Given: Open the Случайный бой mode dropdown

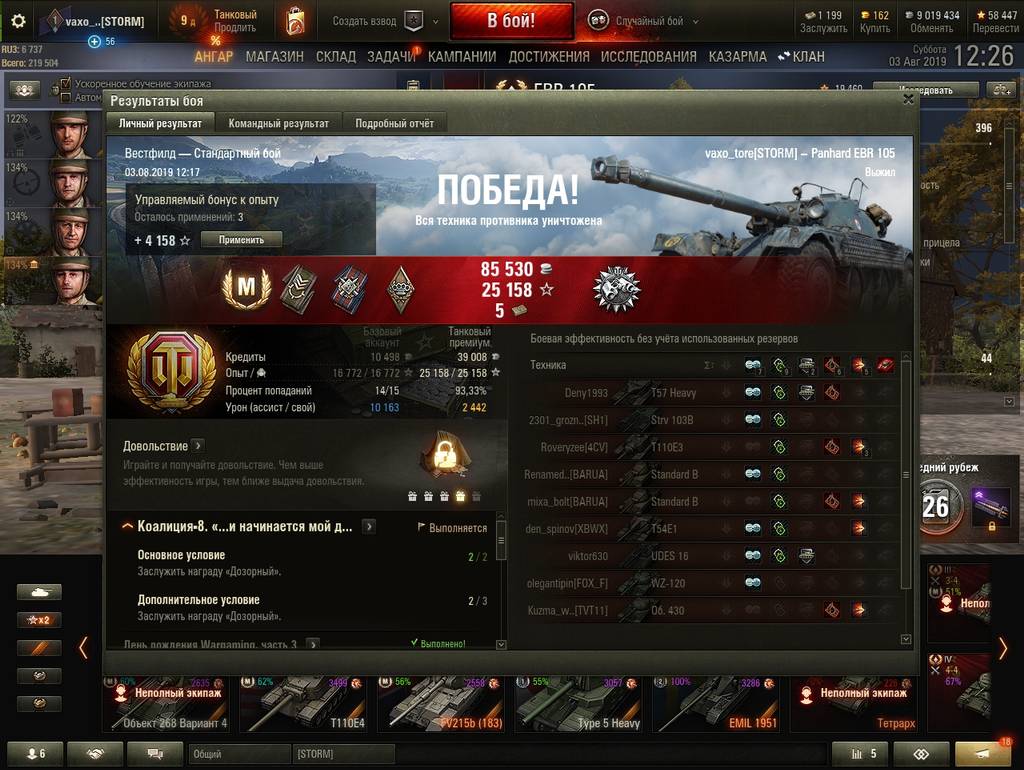Looking at the screenshot, I should 642,21.
